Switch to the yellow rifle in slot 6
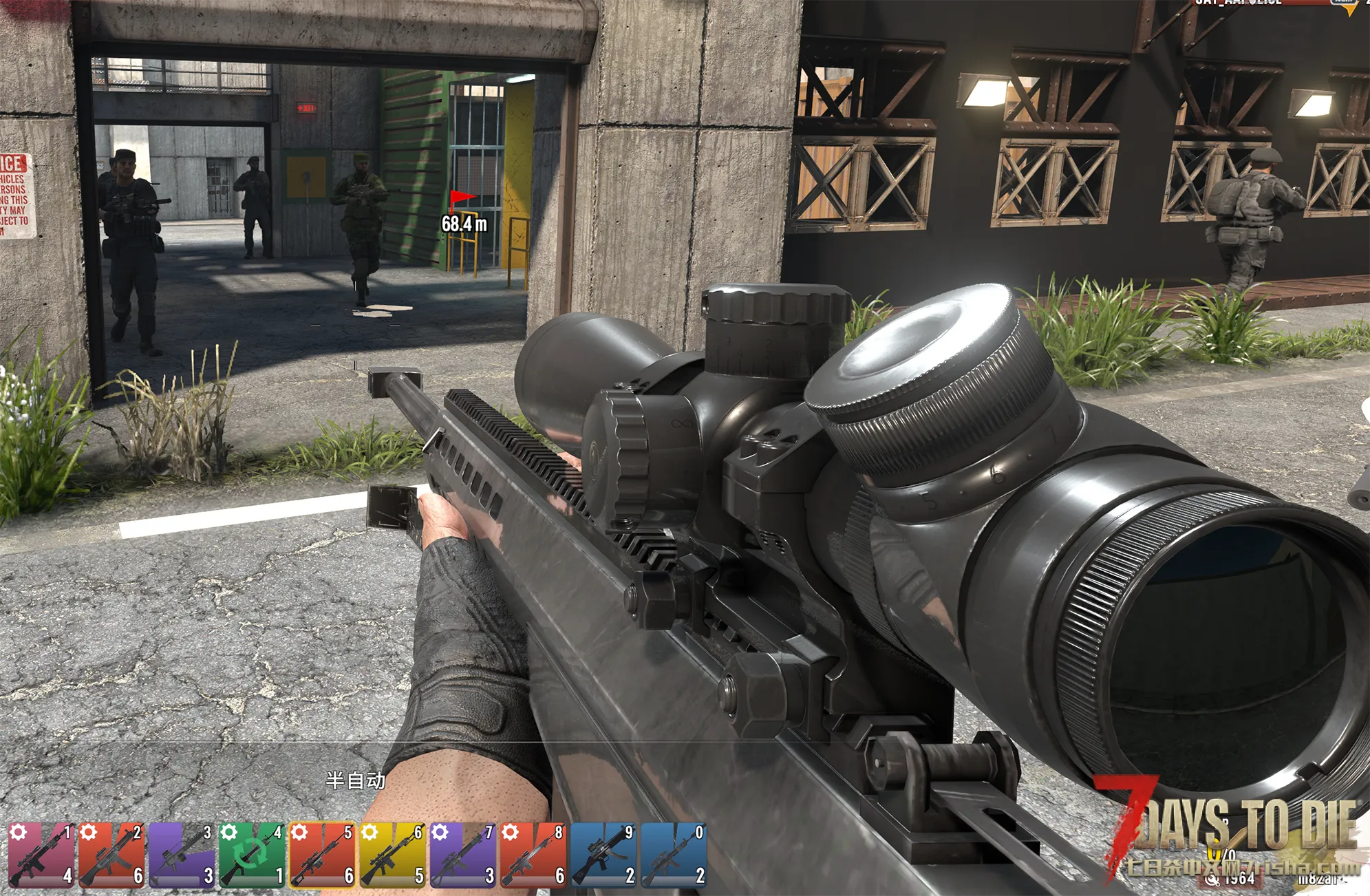The image size is (1370, 896). point(392,855)
